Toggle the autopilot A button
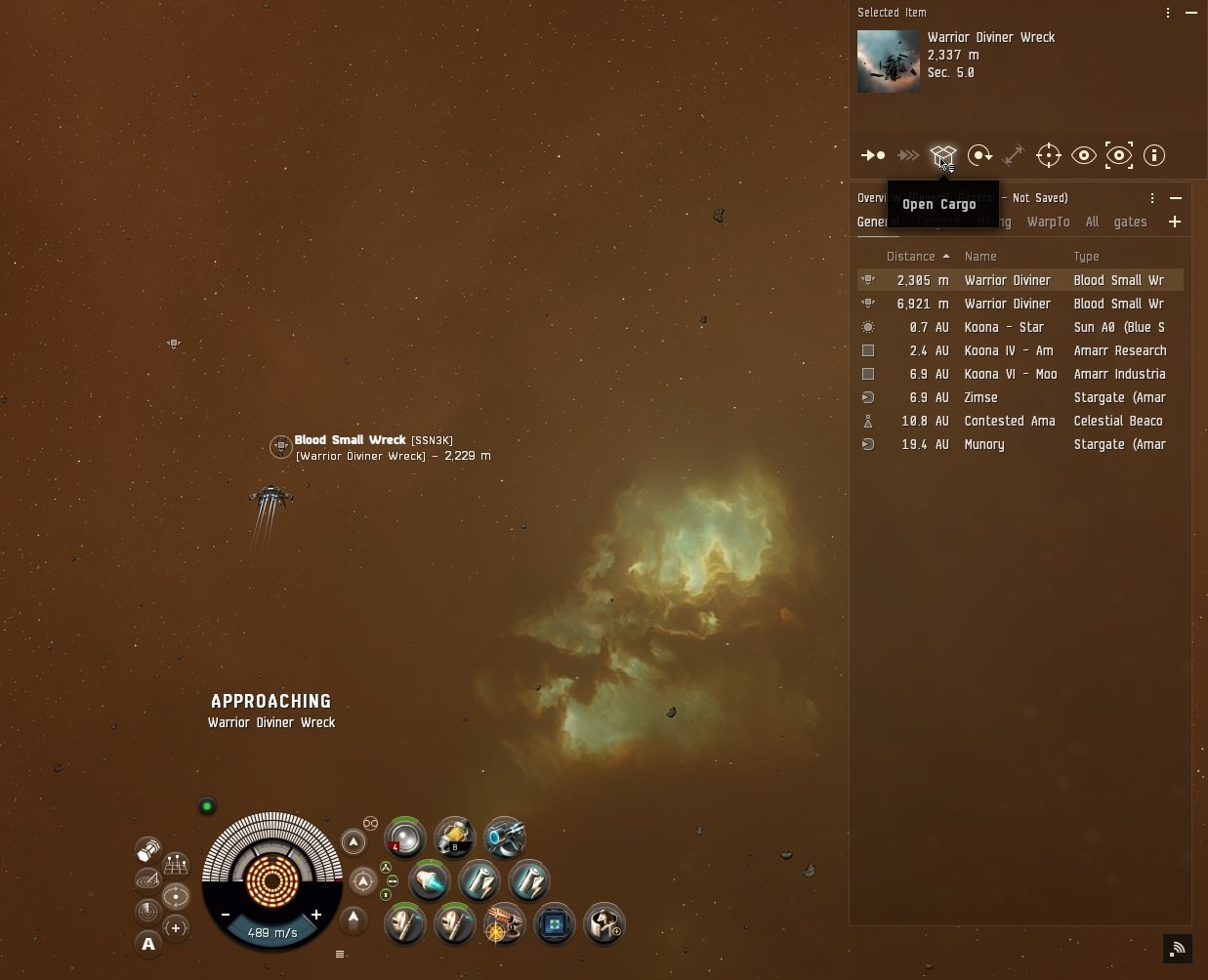 point(148,944)
